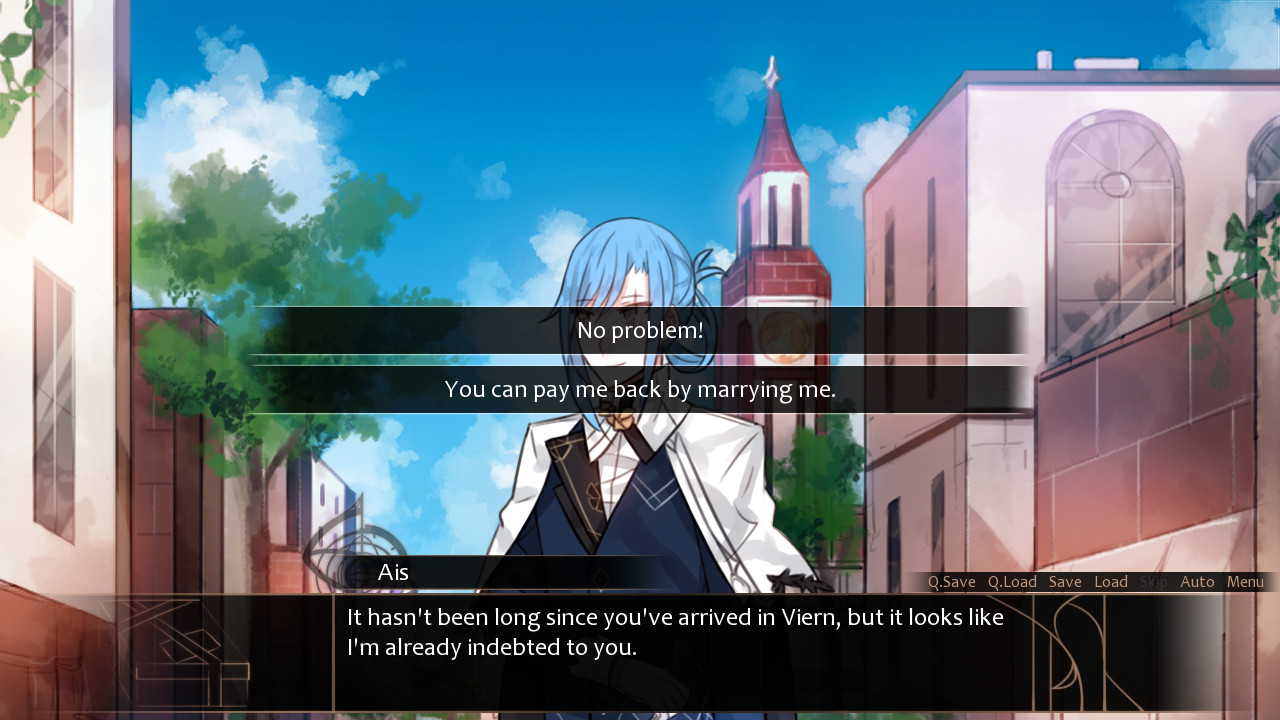The width and height of the screenshot is (1280, 720).
Task: Quick save the game with Q.Save
Action: coord(952,581)
